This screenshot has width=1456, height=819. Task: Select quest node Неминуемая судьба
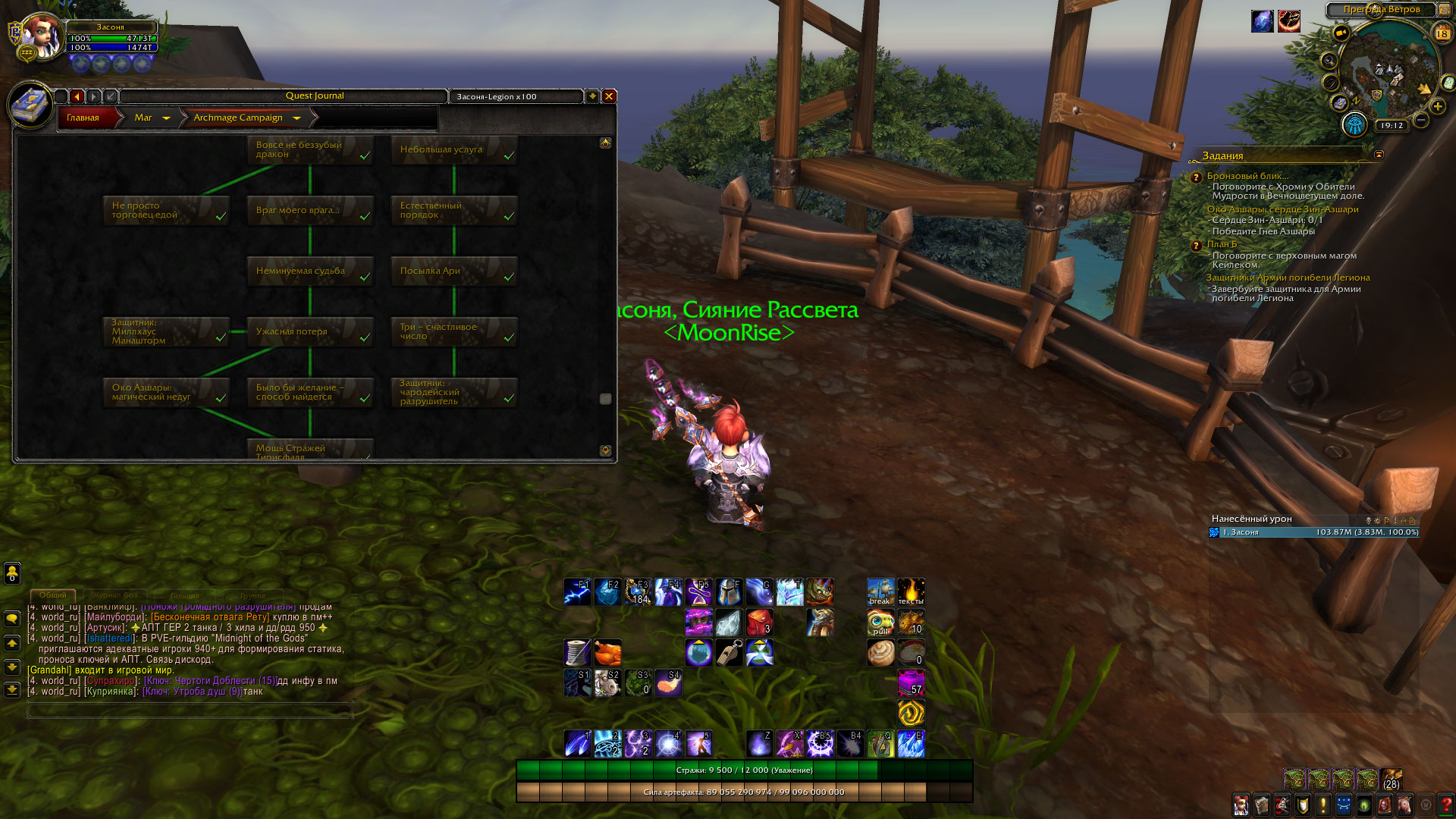(309, 271)
